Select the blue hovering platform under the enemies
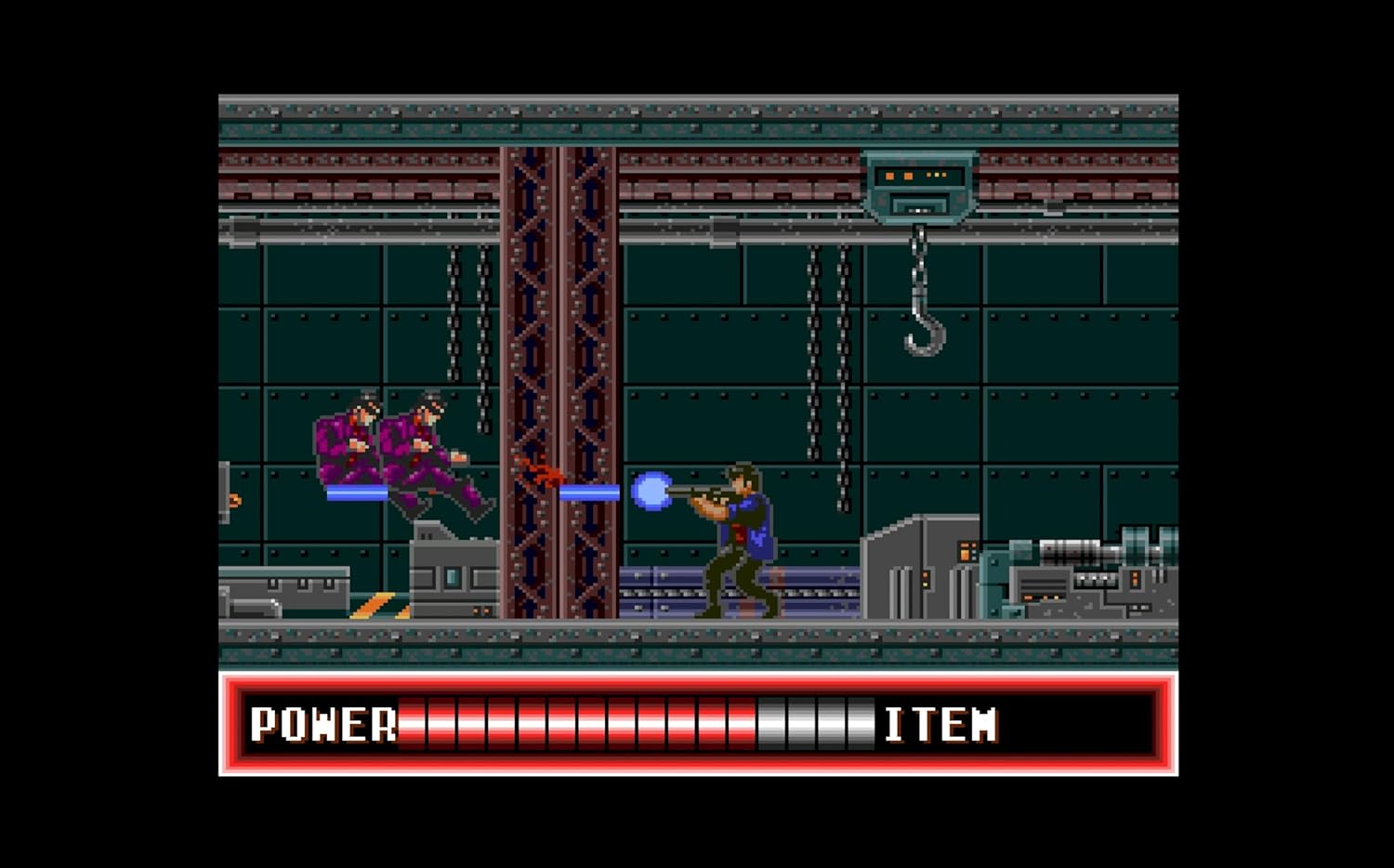The height and width of the screenshot is (868, 1394). pos(362,491)
